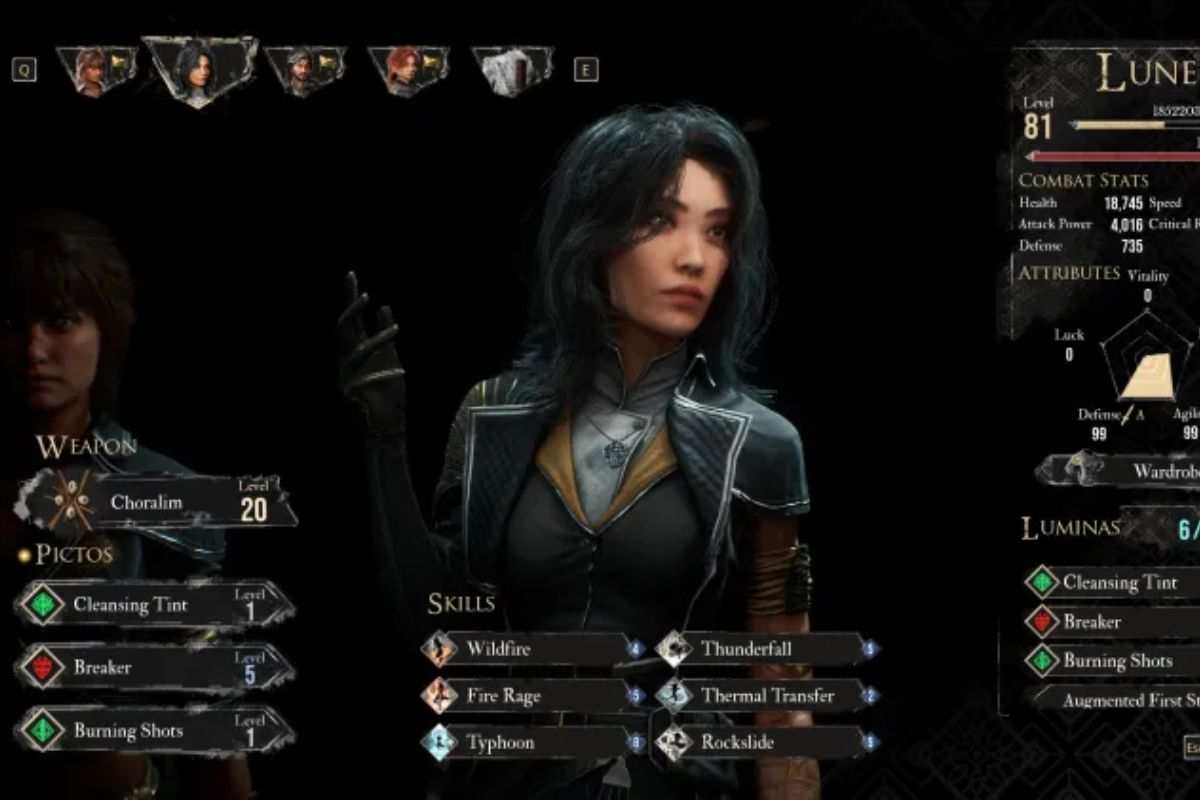
Task: Select the Wildfire skill
Action: 532,649
